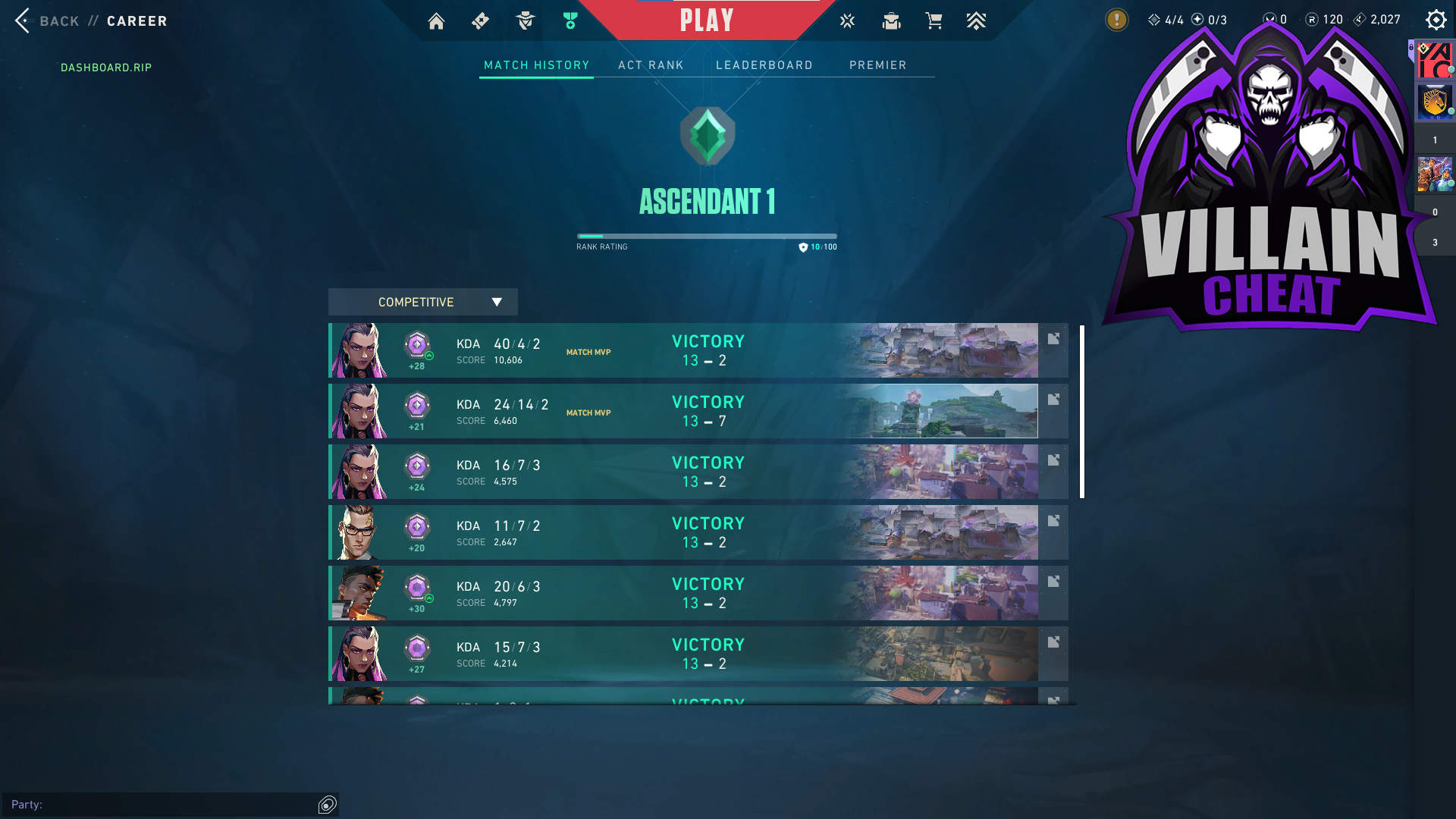Select the Premier tab

click(x=877, y=65)
